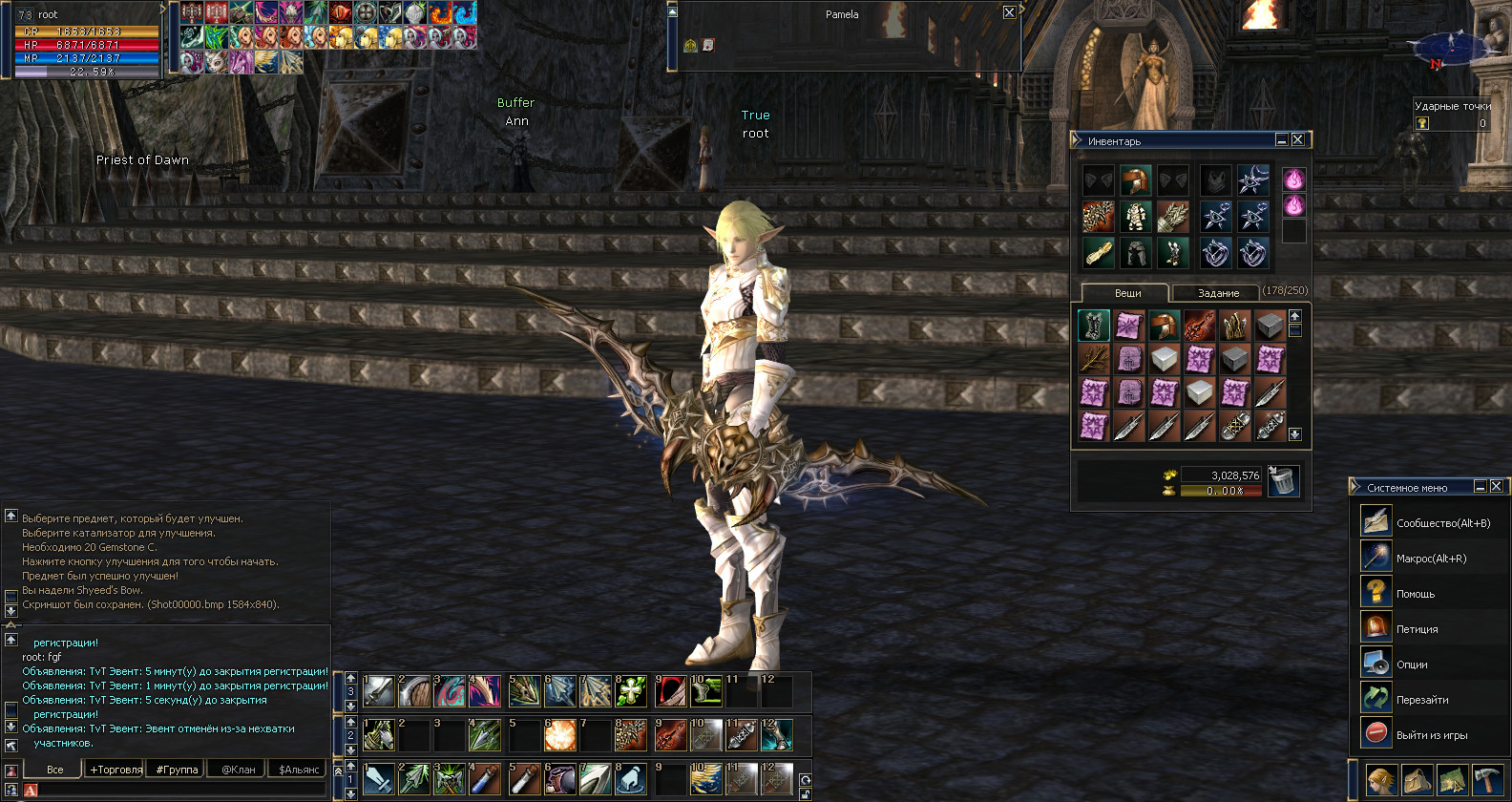Minimize the Инвентарь window

pyautogui.click(x=1281, y=140)
